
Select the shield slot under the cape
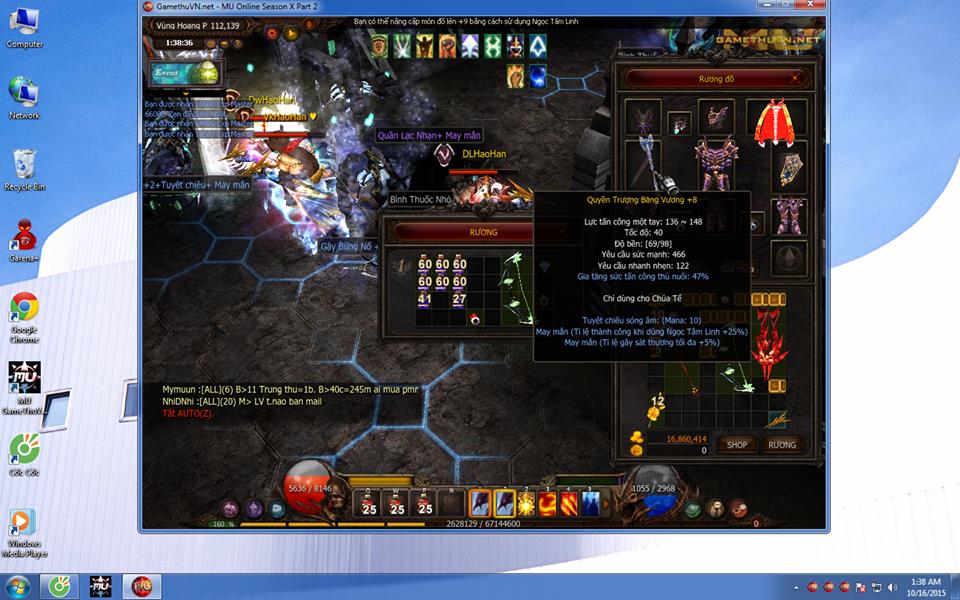[x=790, y=170]
